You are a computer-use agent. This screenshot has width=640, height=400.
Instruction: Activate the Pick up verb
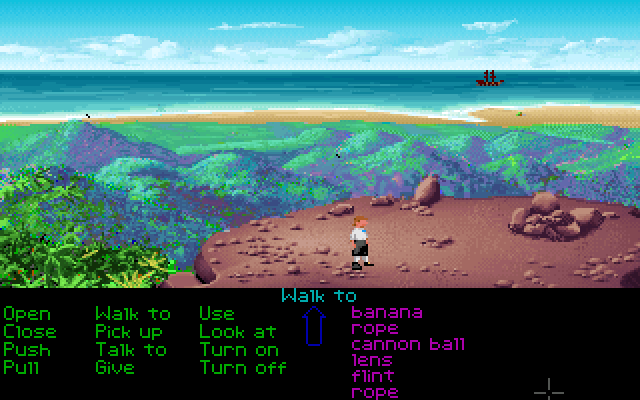[129, 332]
